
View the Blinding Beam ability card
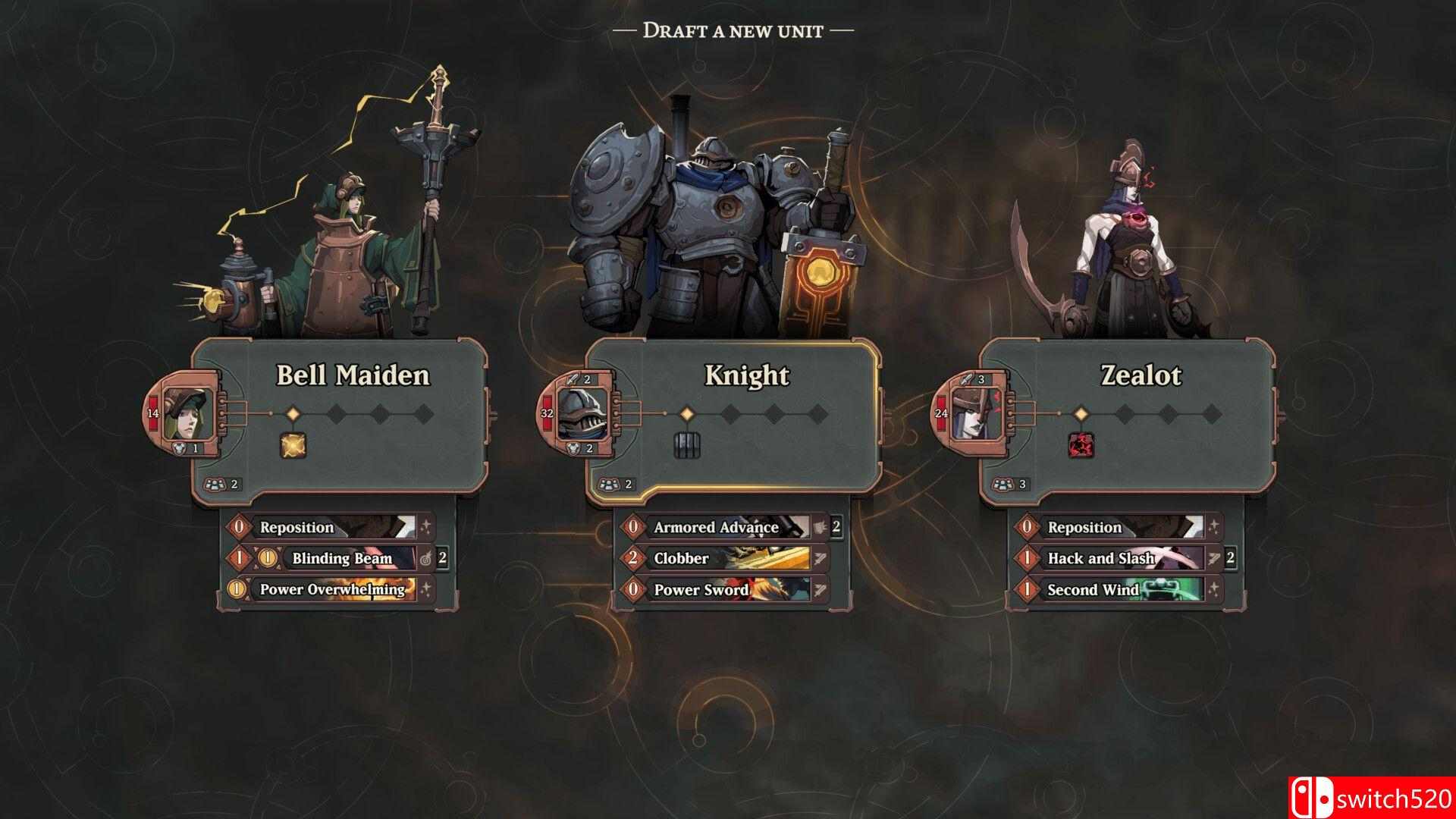pos(341,559)
